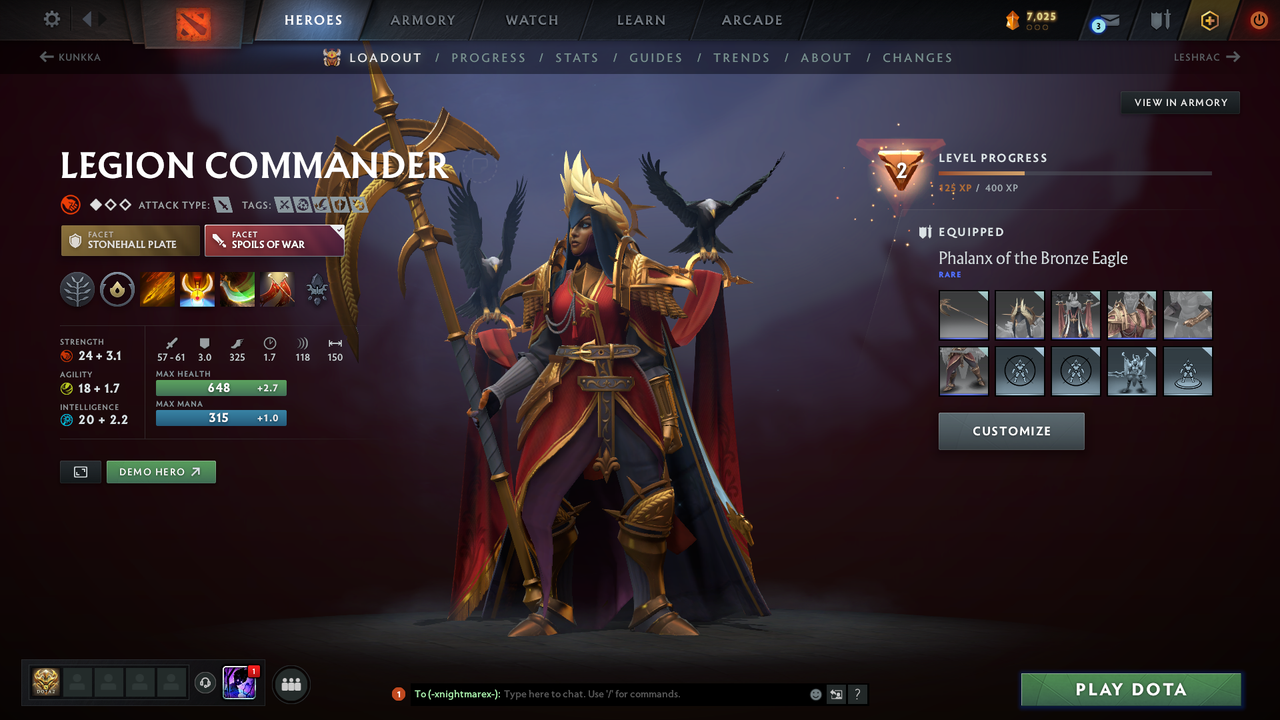Open the ARCADE menu item
The width and height of the screenshot is (1280, 720).
click(751, 20)
